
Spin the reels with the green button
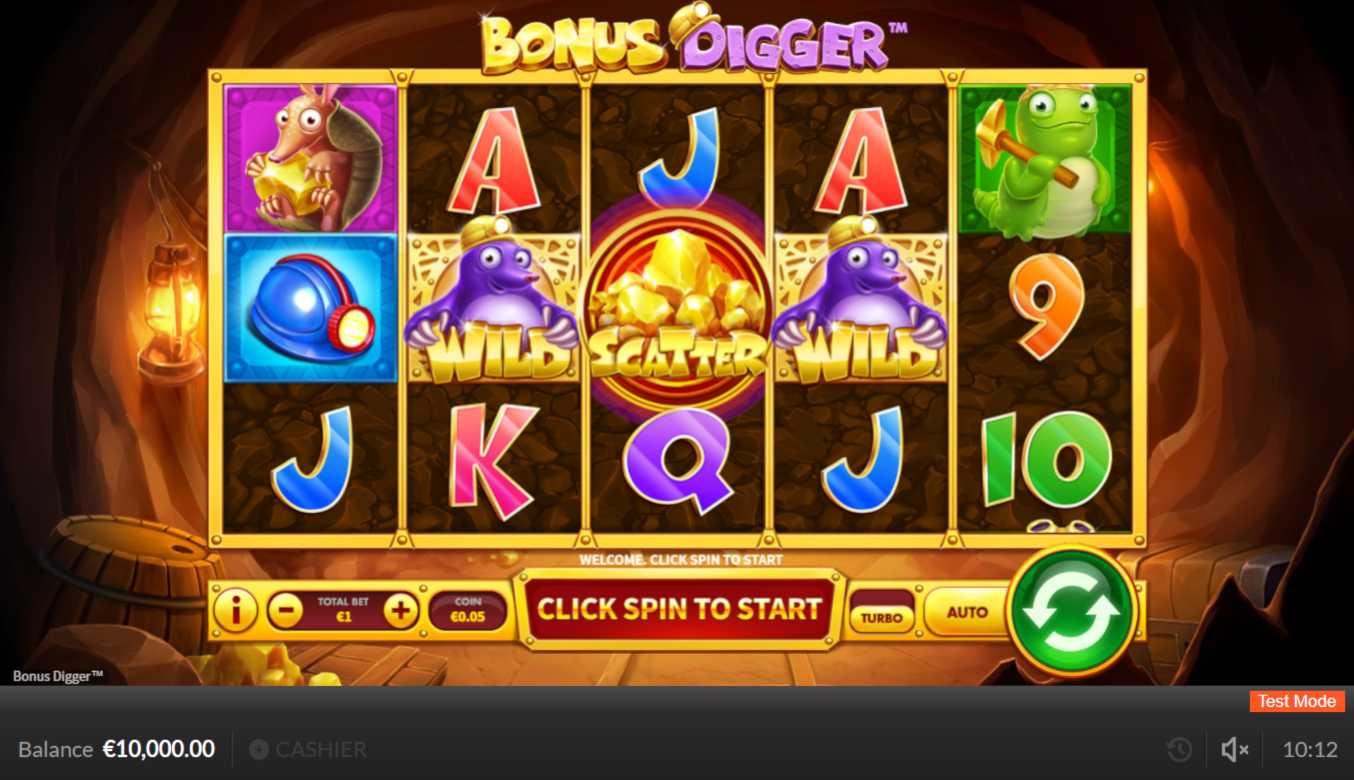[x=1071, y=610]
